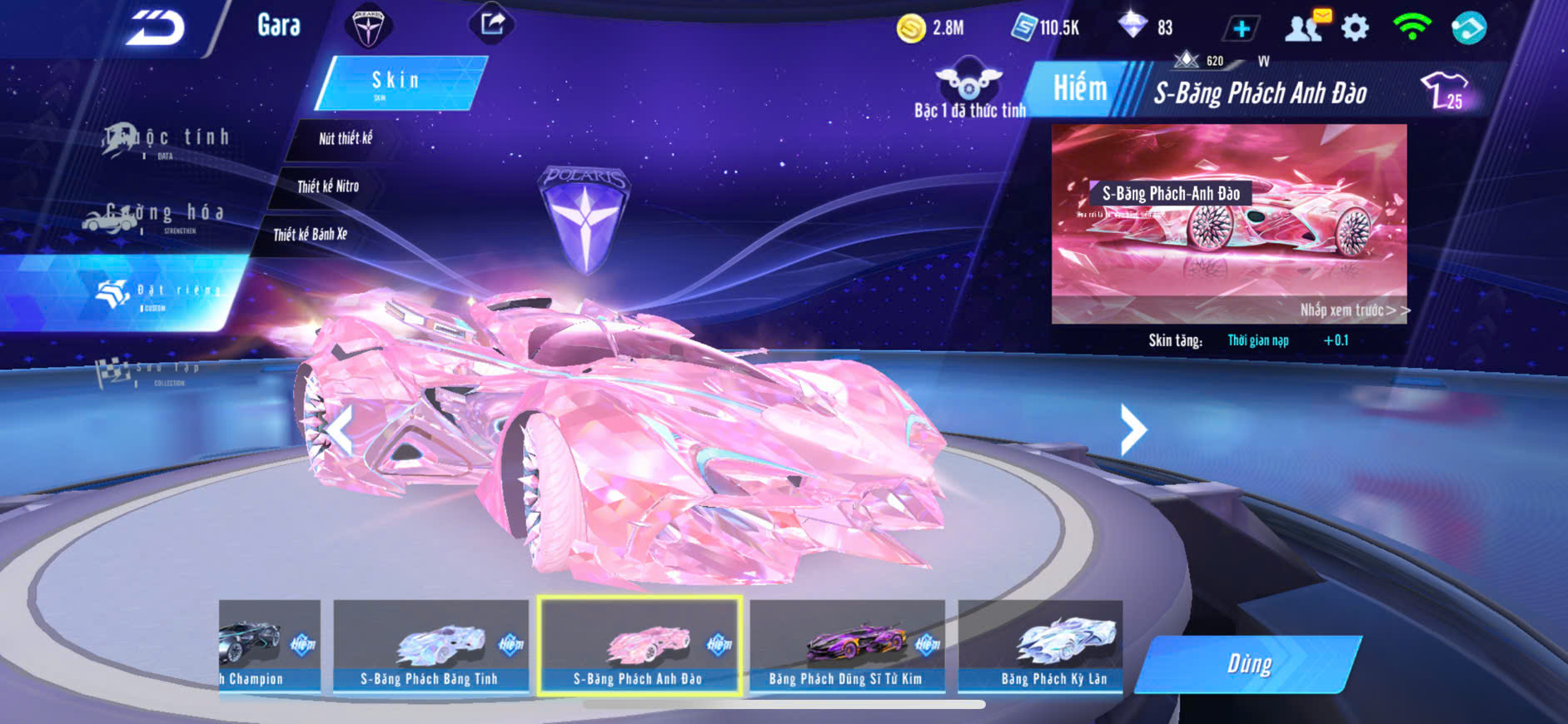Select Băng Phách Dũng Sĩ Tử Kim skin
1568x724 pixels.
pyautogui.click(x=846, y=647)
